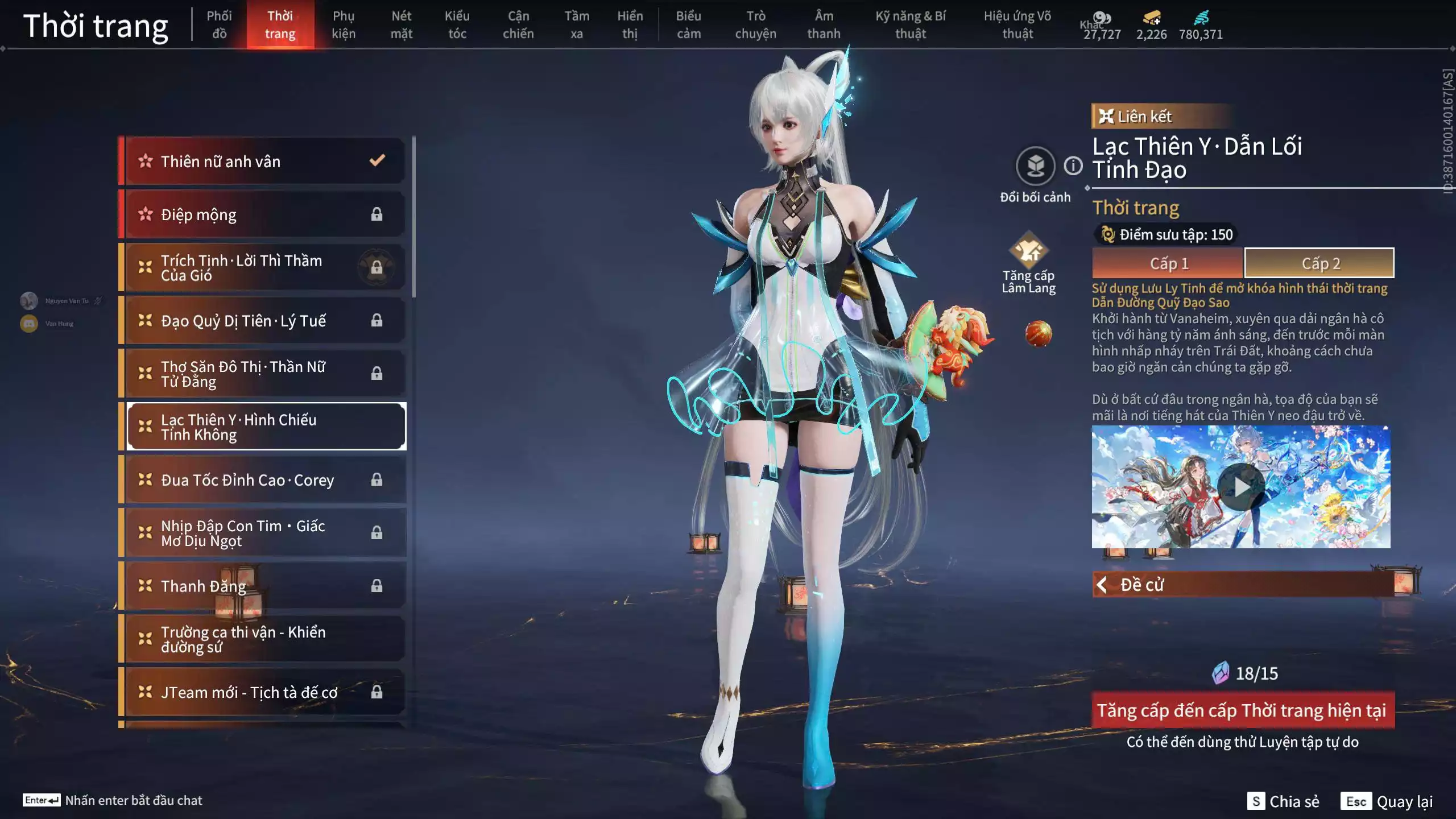This screenshot has width=1456, height=819.
Task: Open the Khác currency dropdown
Action: click(1102, 19)
